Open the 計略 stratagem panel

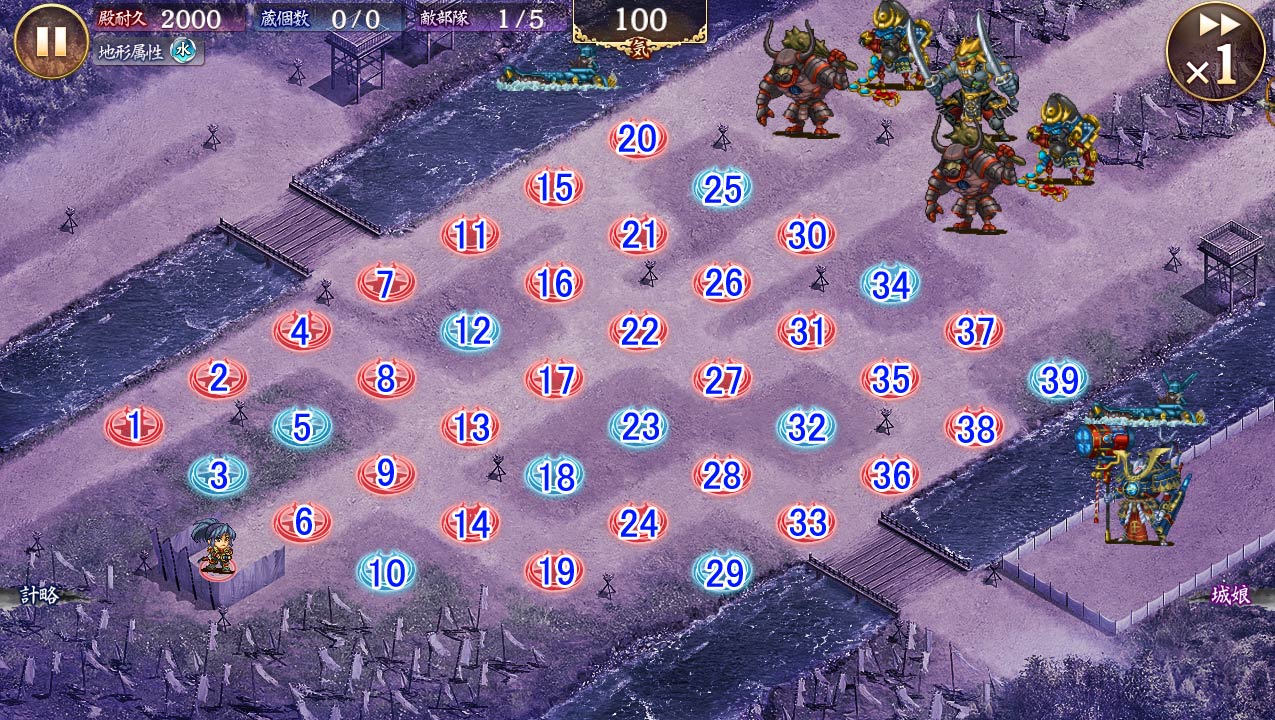point(40,596)
